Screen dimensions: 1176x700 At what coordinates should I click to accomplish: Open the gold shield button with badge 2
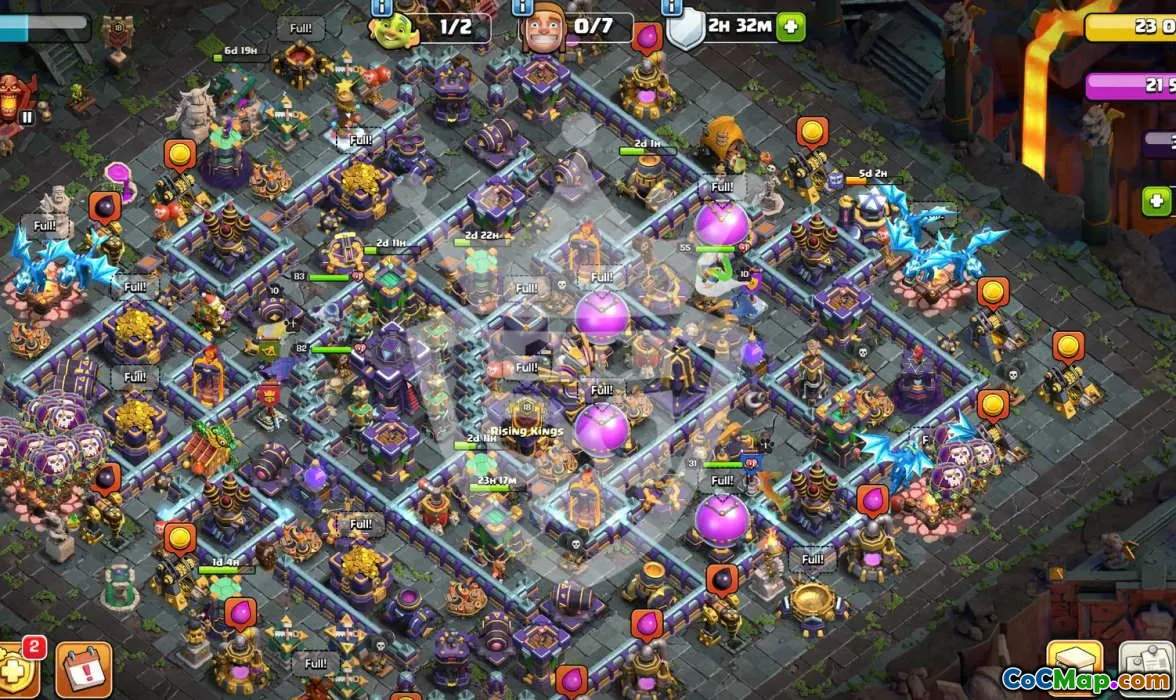click(x=19, y=670)
